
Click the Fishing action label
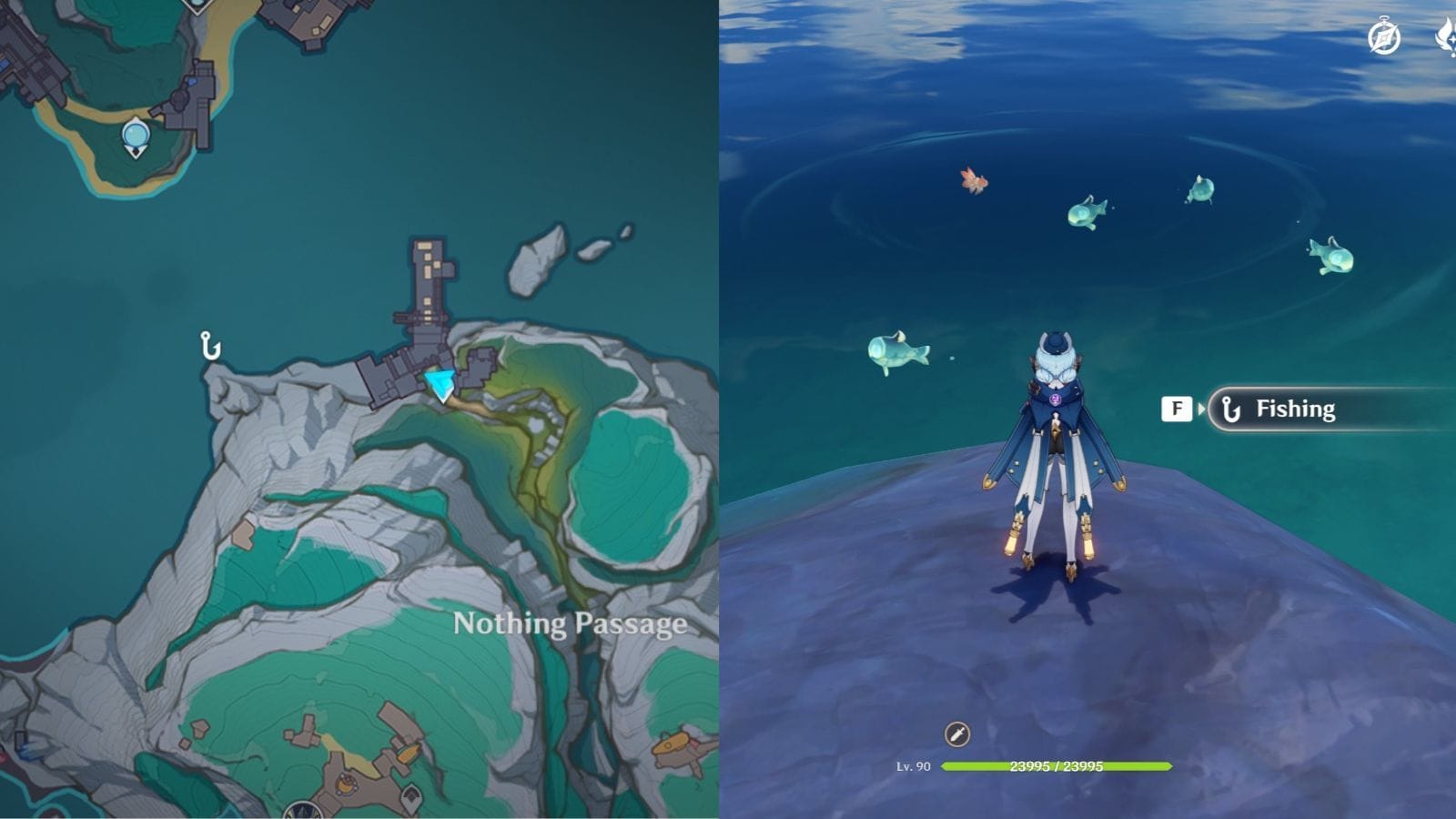click(x=1295, y=409)
